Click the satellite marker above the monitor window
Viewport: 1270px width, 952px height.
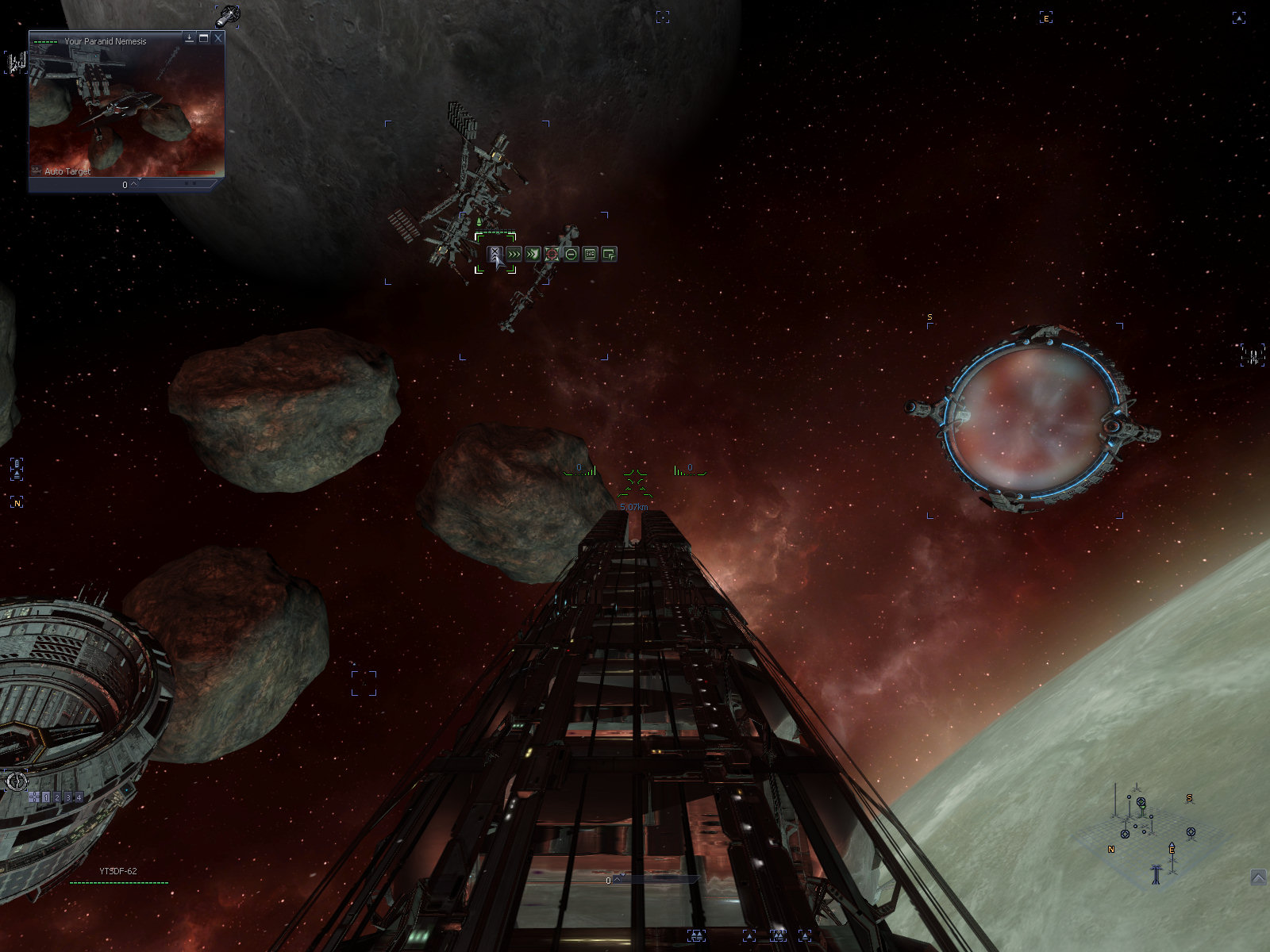[228, 14]
